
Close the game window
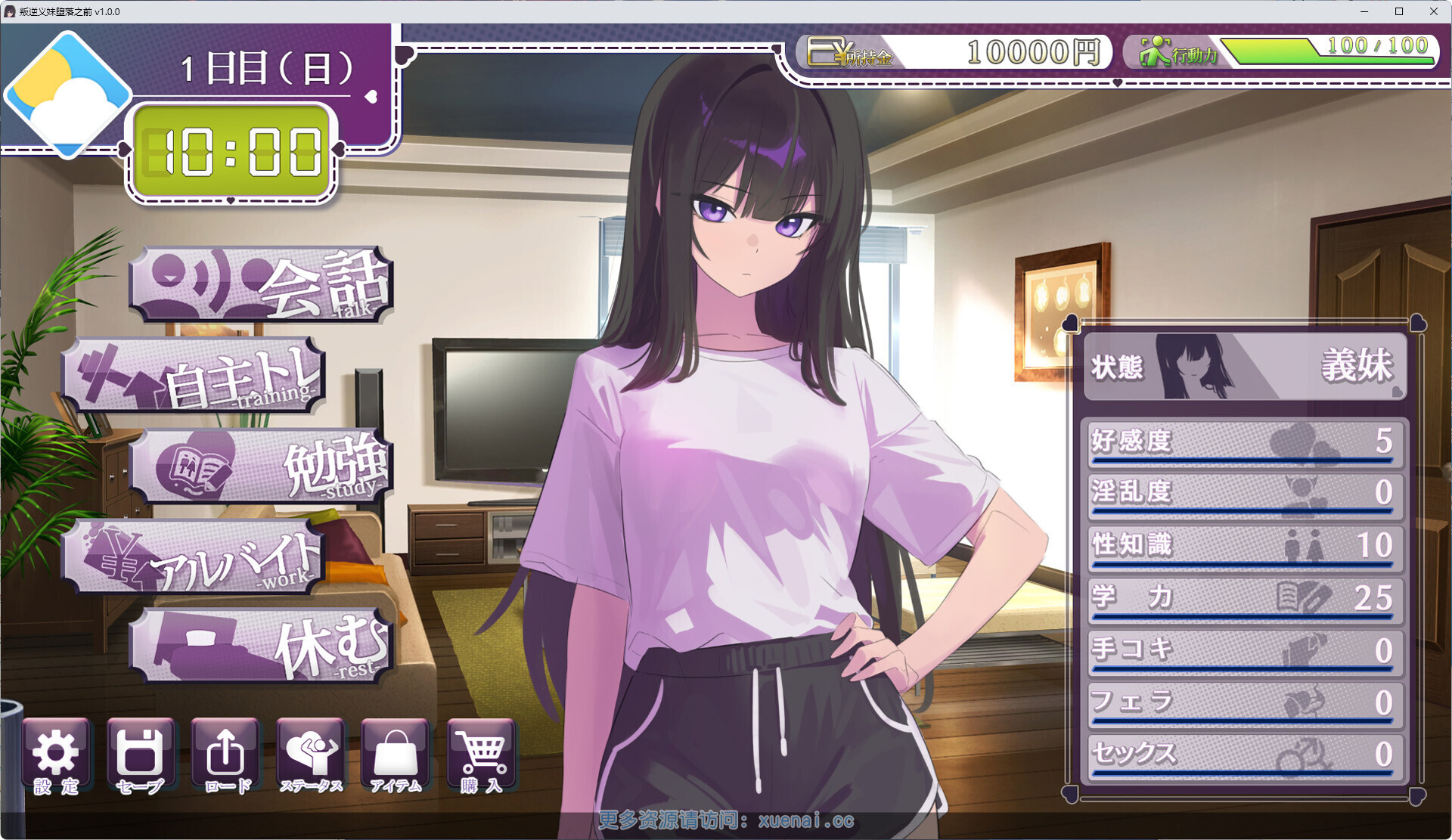click(1434, 11)
